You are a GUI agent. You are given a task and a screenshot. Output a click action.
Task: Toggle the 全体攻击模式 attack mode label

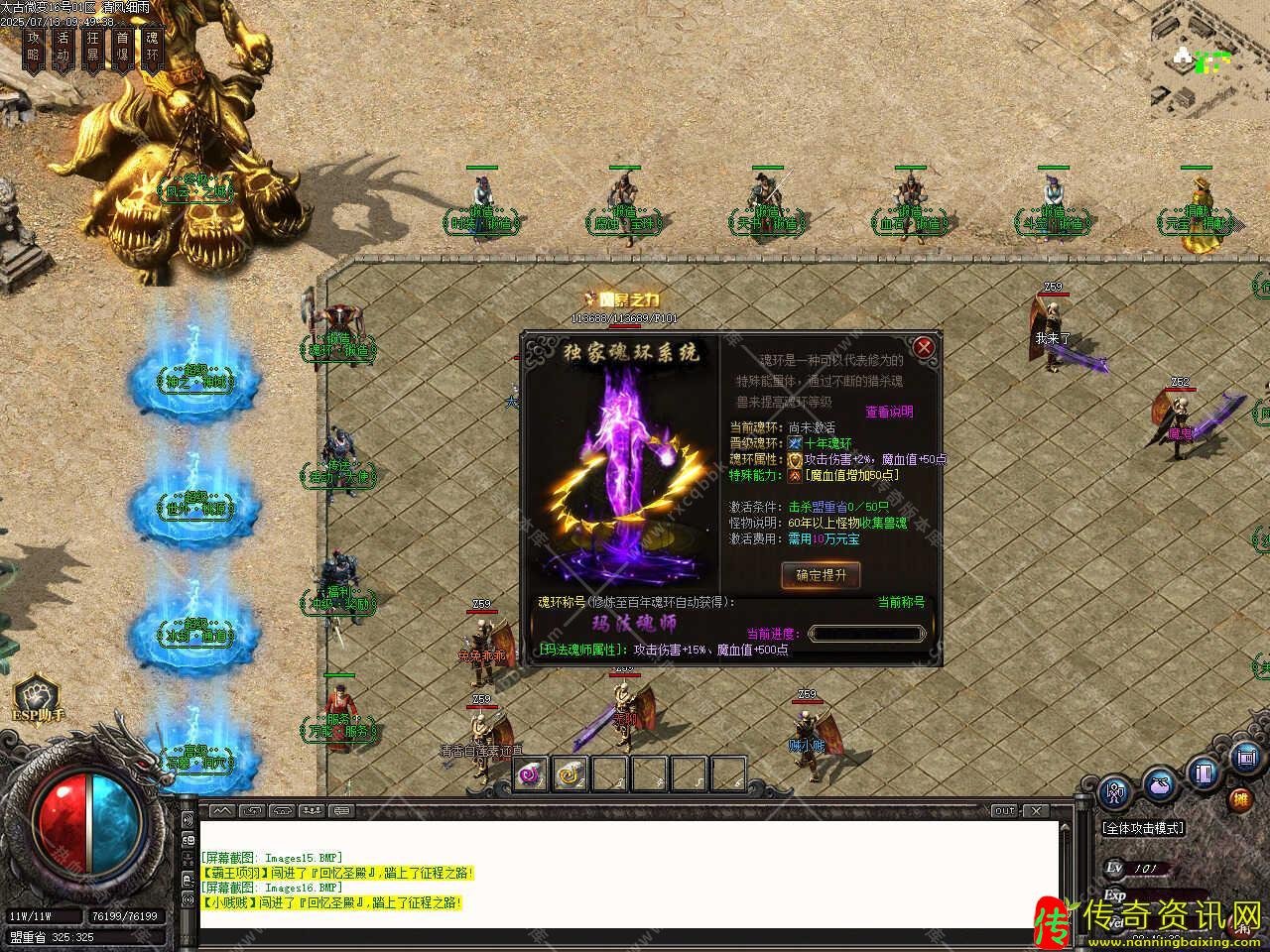[x=1143, y=828]
